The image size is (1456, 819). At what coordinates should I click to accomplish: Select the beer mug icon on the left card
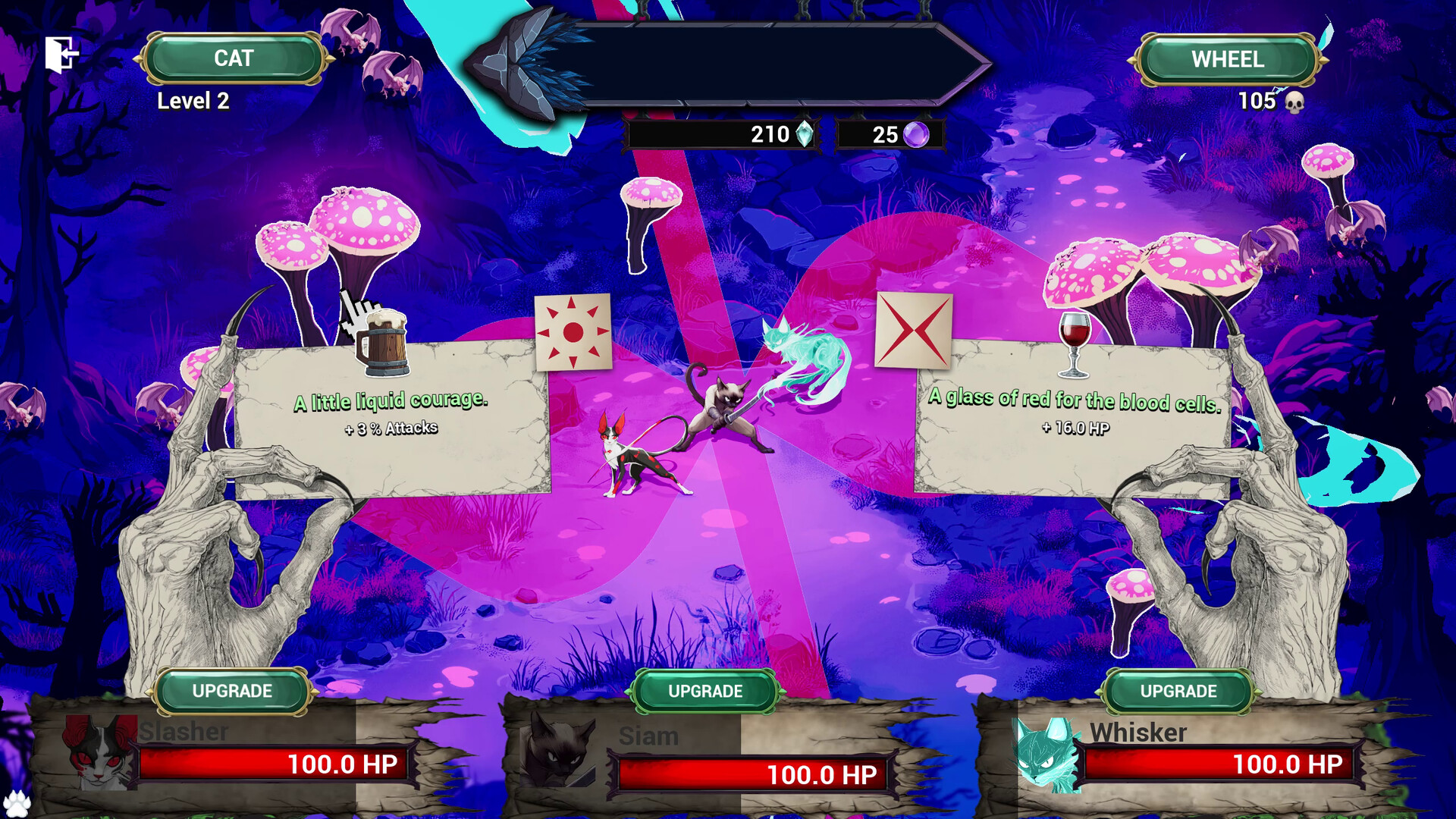384,341
